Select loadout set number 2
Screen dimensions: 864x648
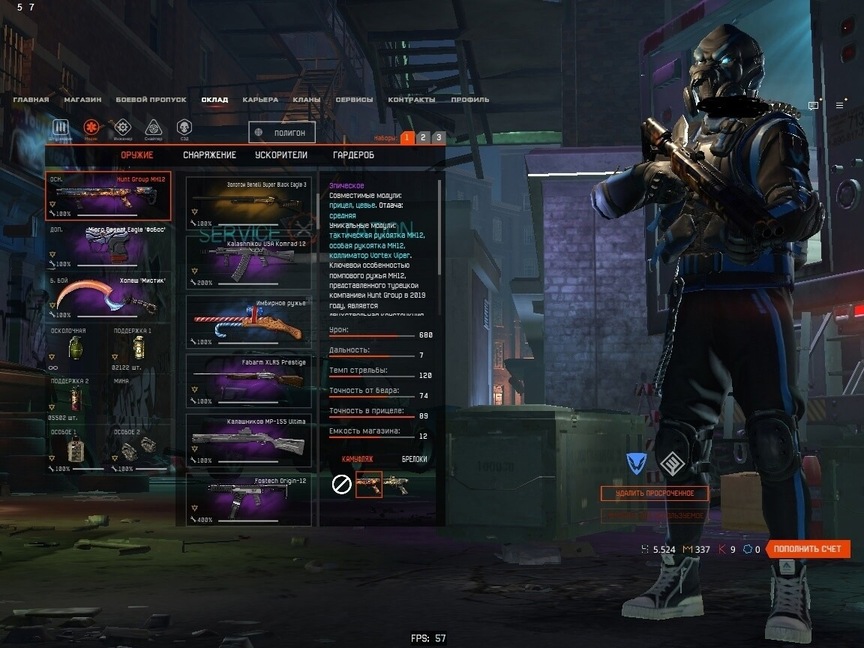point(423,137)
